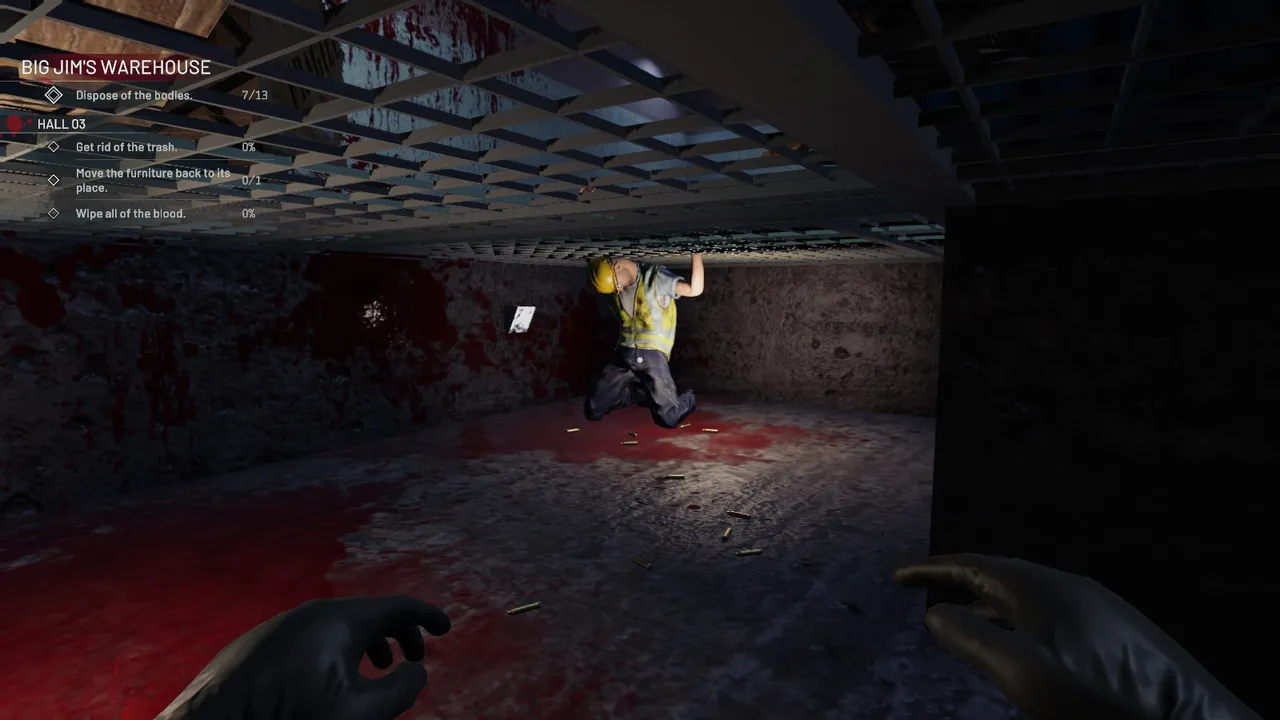
Task: Click the diamond icon for "Get rid of the trash"
Action: point(53,146)
